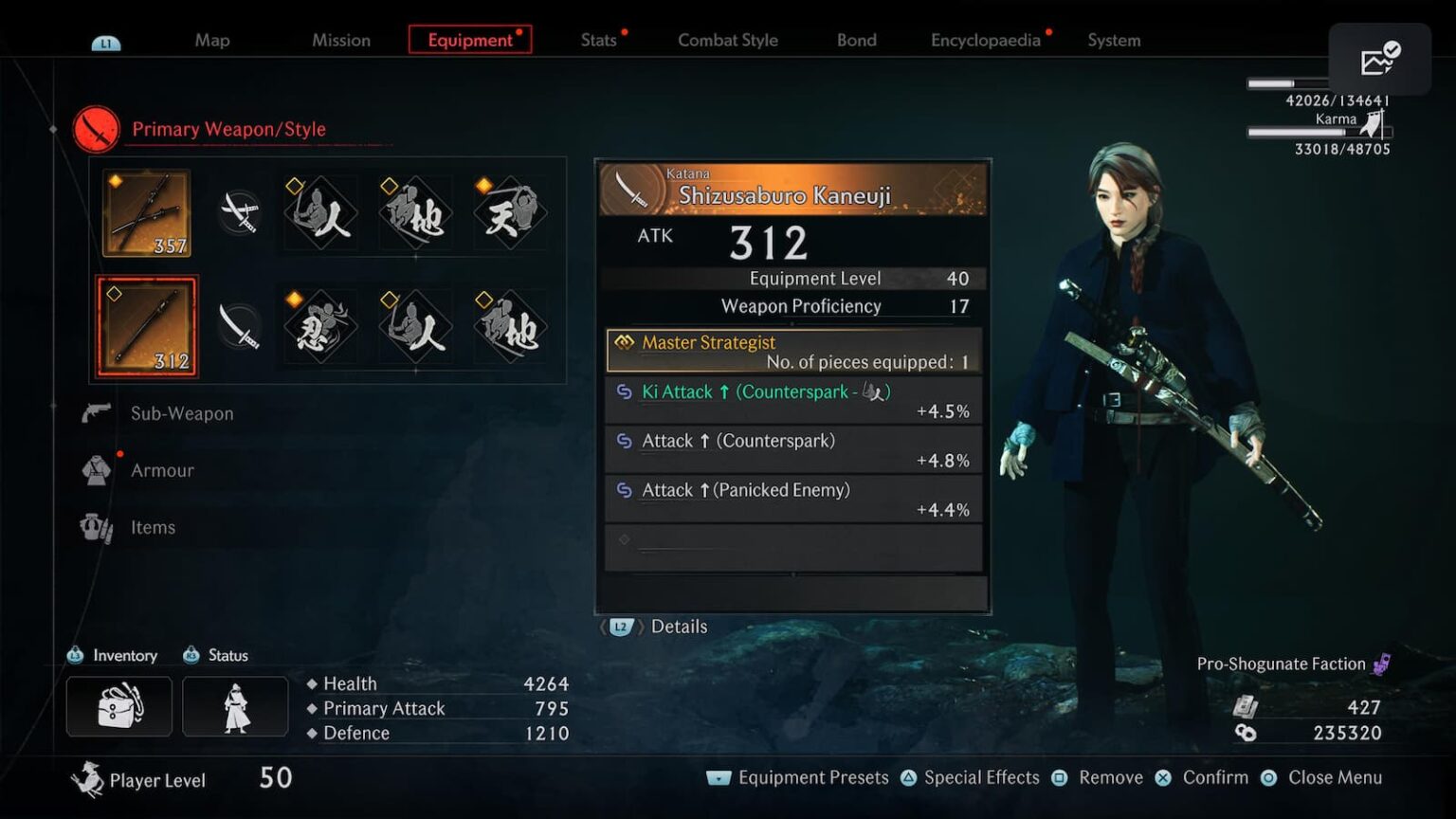The image size is (1456, 819).
Task: Open the Items section icon
Action: point(94,527)
